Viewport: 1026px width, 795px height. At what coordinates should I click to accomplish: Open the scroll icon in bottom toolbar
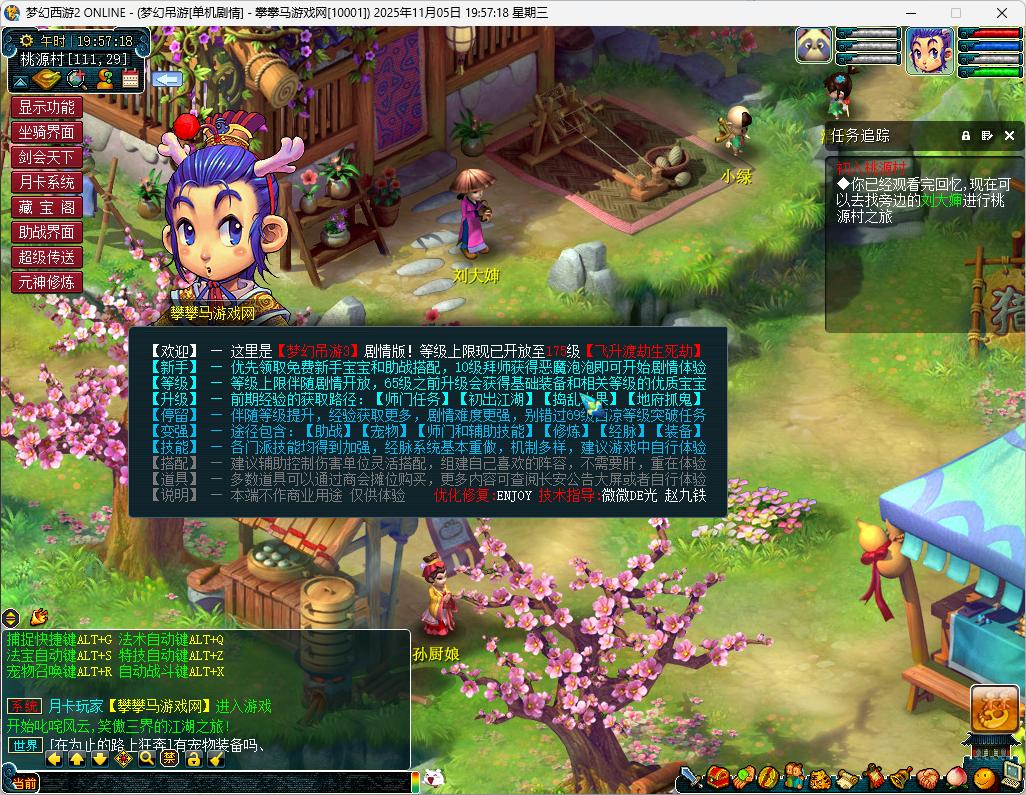coord(847,777)
